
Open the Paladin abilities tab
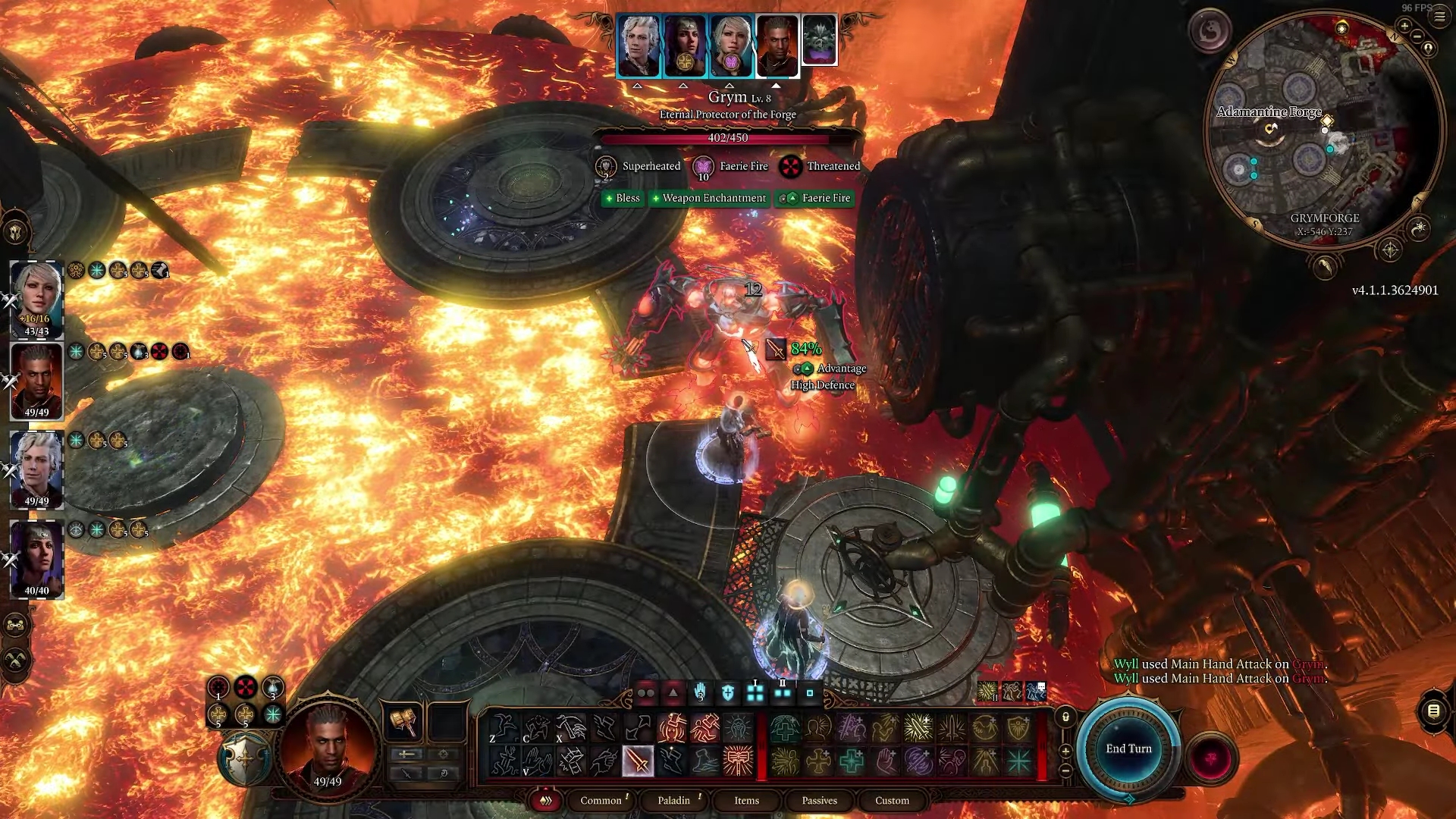click(673, 800)
